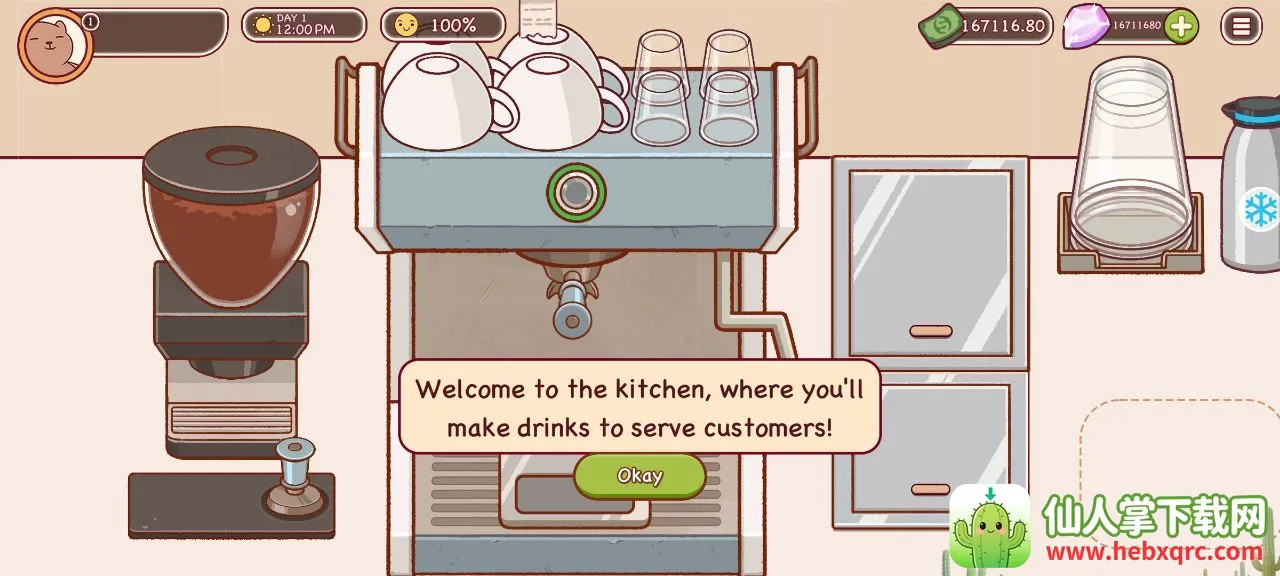Open the bear player profile avatar

[x=55, y=45]
